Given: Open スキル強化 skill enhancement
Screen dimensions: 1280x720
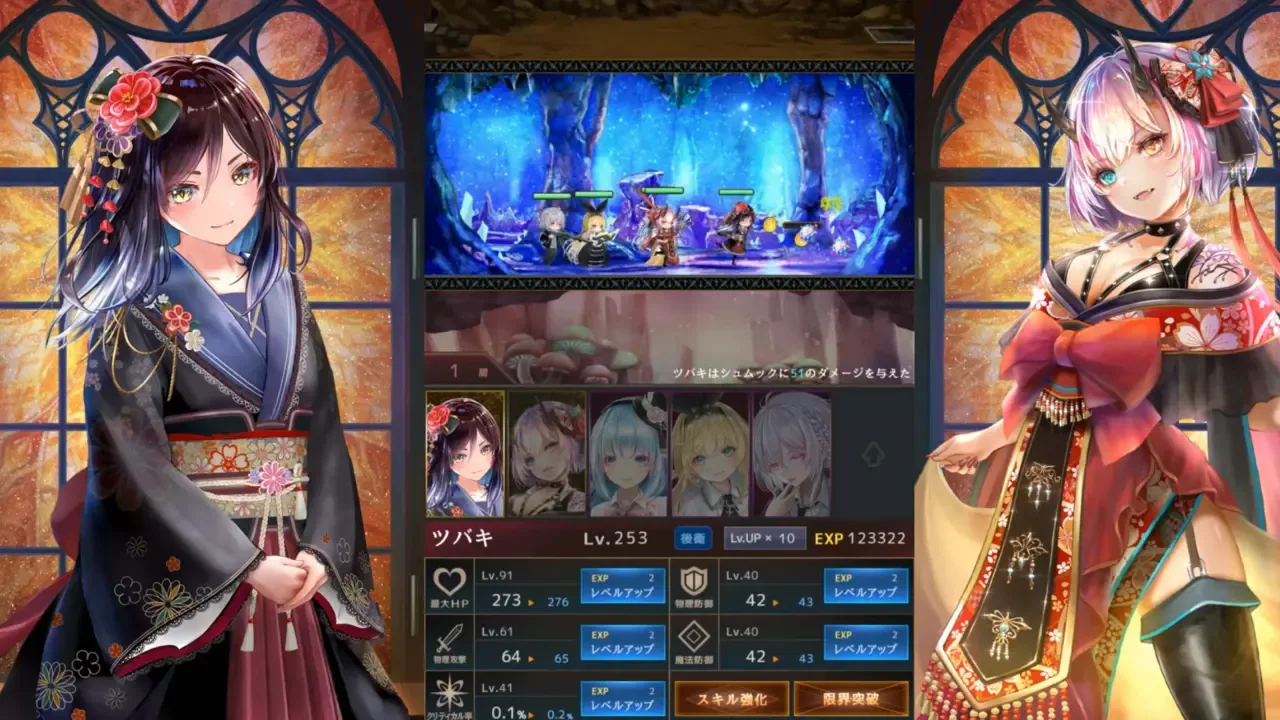Looking at the screenshot, I should [x=731, y=698].
